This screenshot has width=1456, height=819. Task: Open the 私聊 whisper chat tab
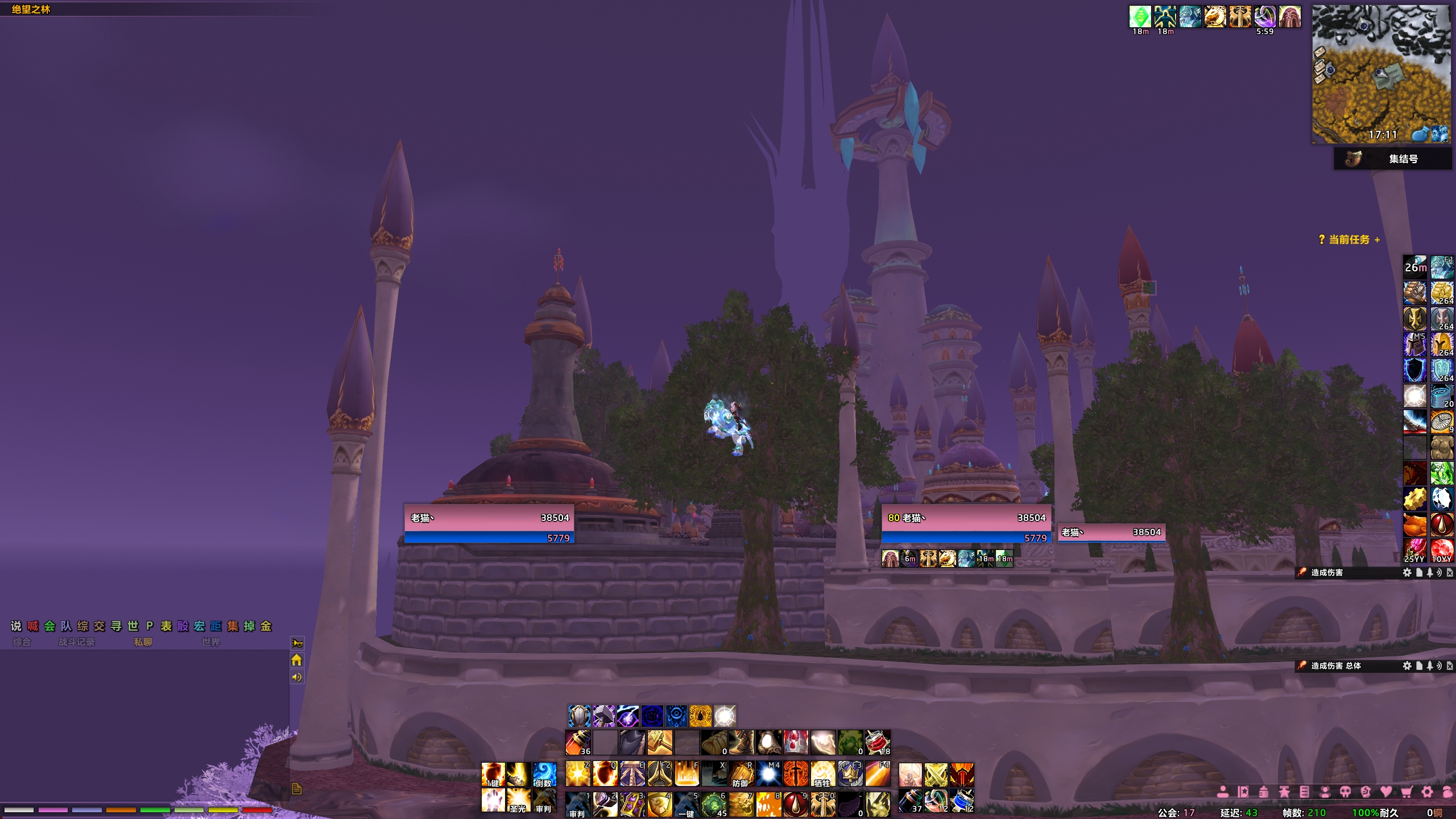[x=143, y=642]
